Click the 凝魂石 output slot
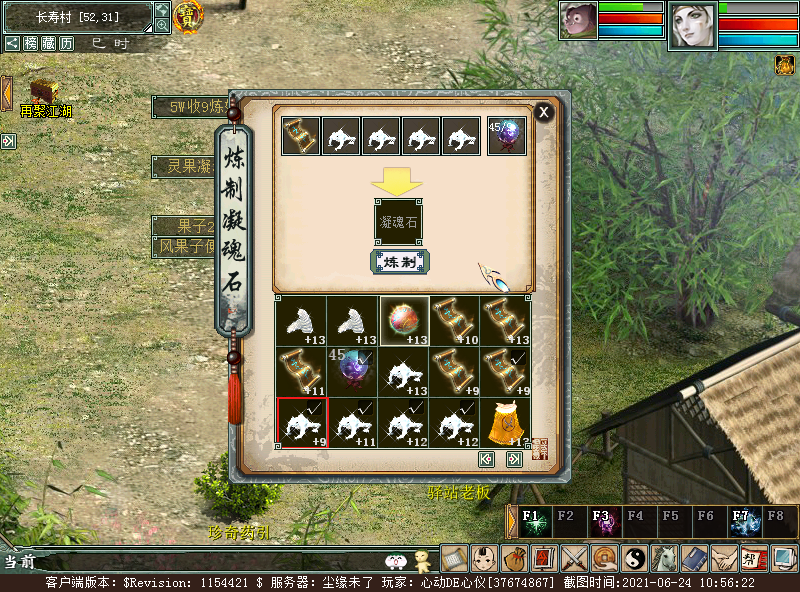Image resolution: width=800 pixels, height=592 pixels. (398, 221)
